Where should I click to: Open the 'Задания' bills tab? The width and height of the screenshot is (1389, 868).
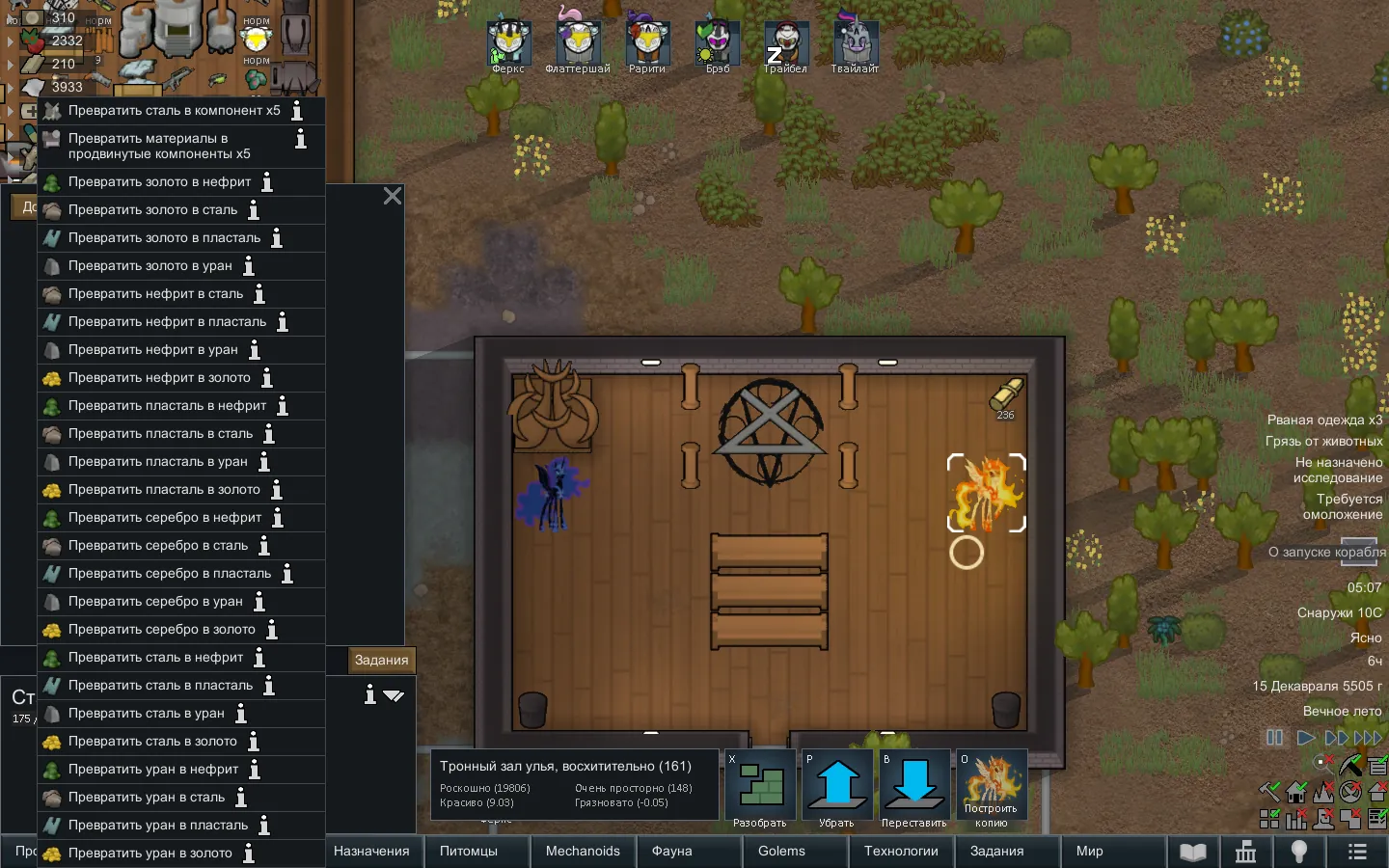(381, 661)
